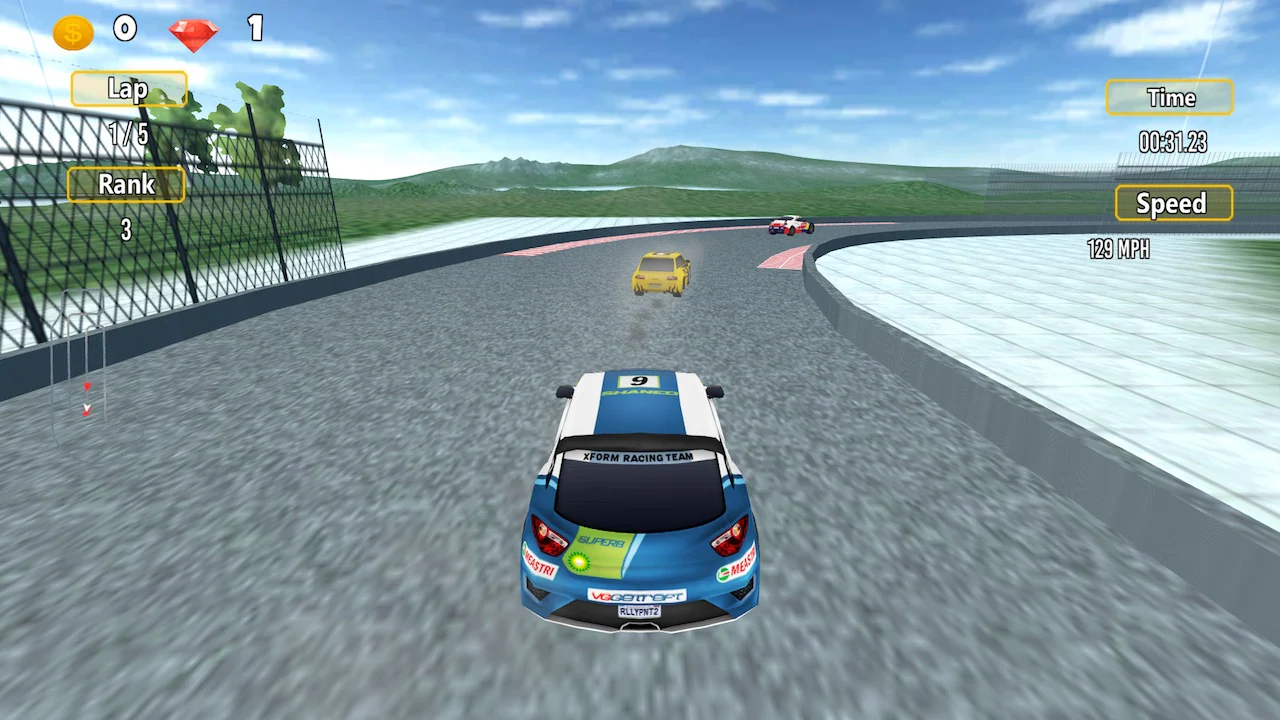Click the Lap indicator badge

pos(128,89)
